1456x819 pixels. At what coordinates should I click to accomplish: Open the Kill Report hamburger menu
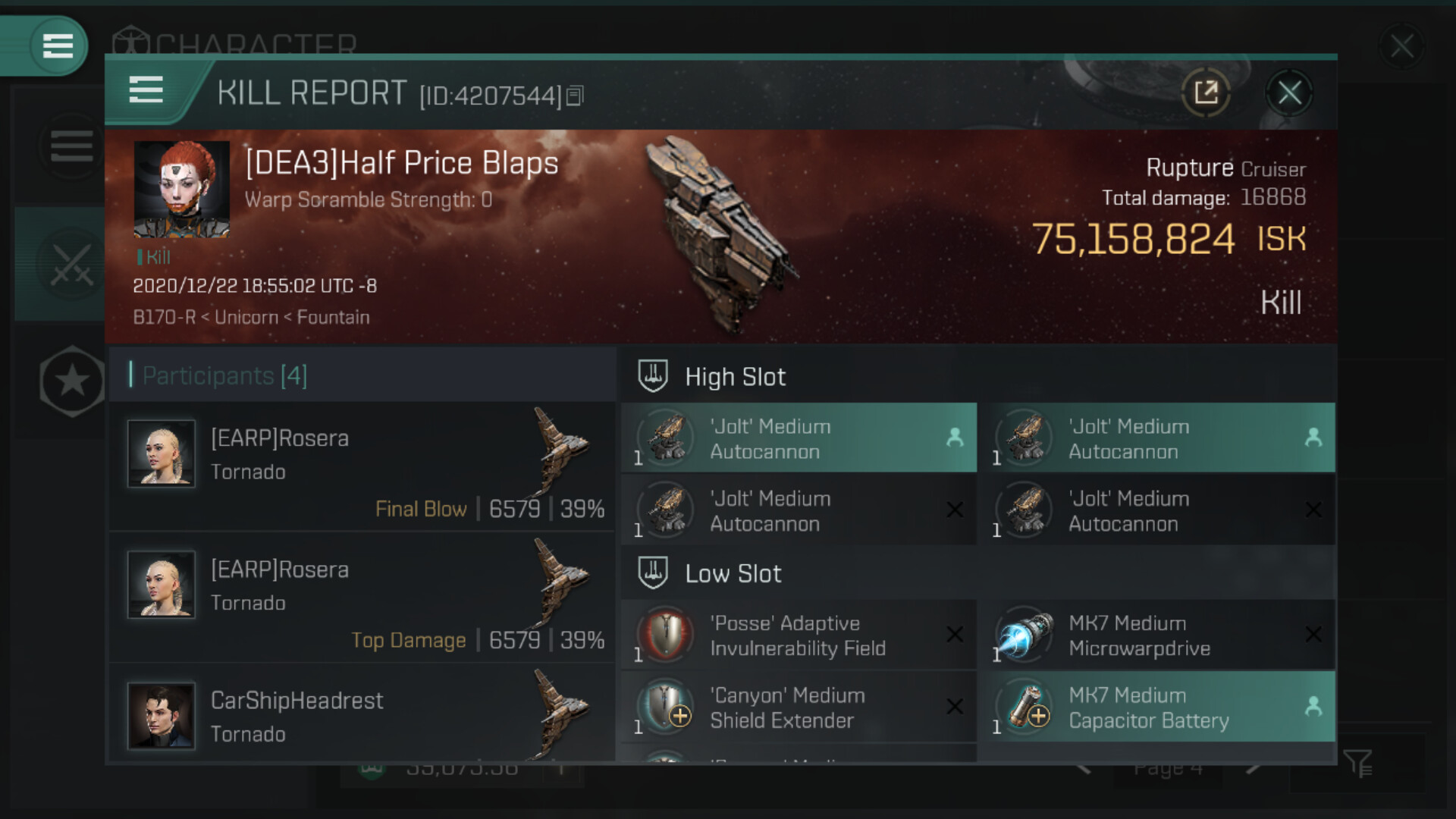pyautogui.click(x=146, y=90)
